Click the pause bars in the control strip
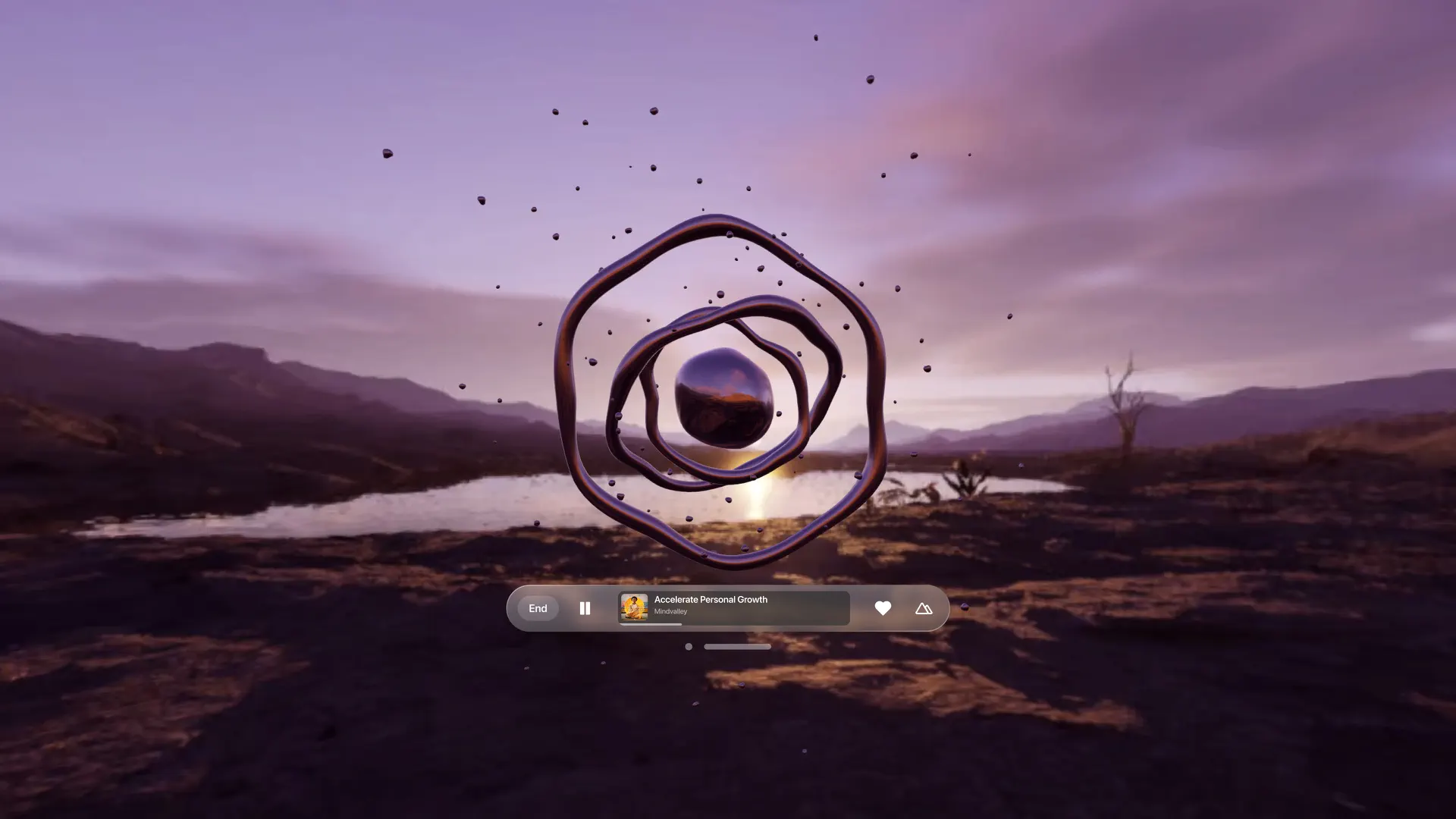This screenshot has width=1456, height=819. click(585, 608)
